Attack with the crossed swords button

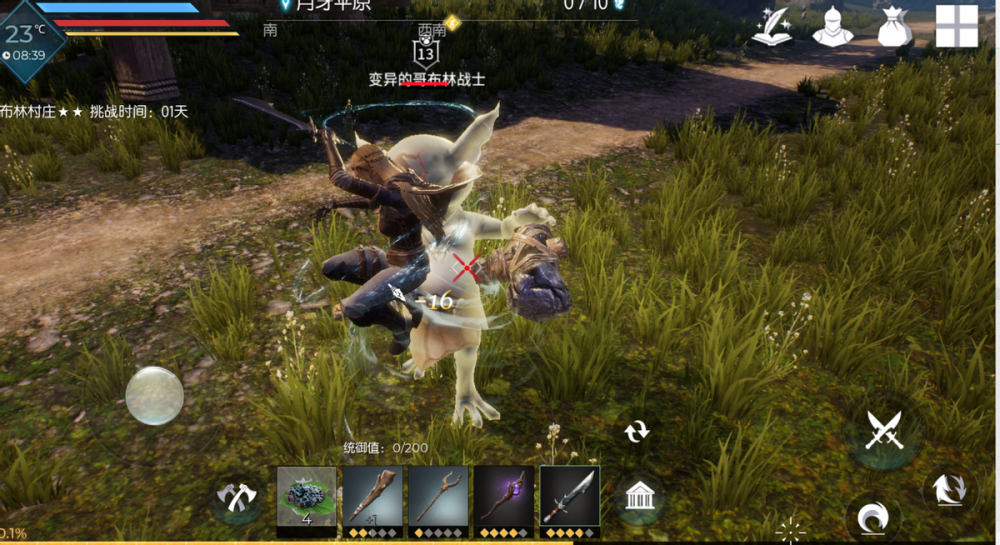[884, 432]
